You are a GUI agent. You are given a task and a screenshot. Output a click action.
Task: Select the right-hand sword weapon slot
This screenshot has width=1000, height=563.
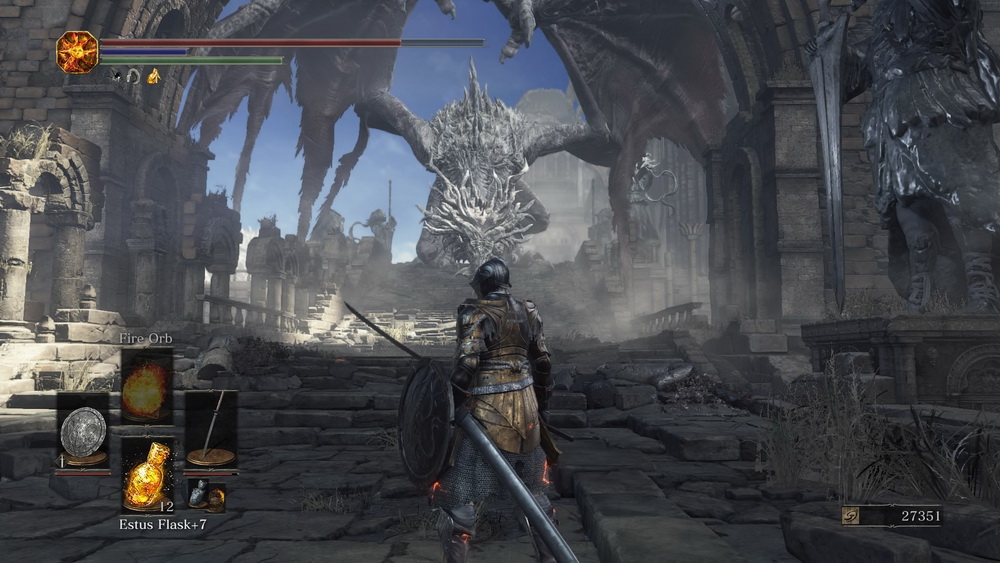[211, 430]
